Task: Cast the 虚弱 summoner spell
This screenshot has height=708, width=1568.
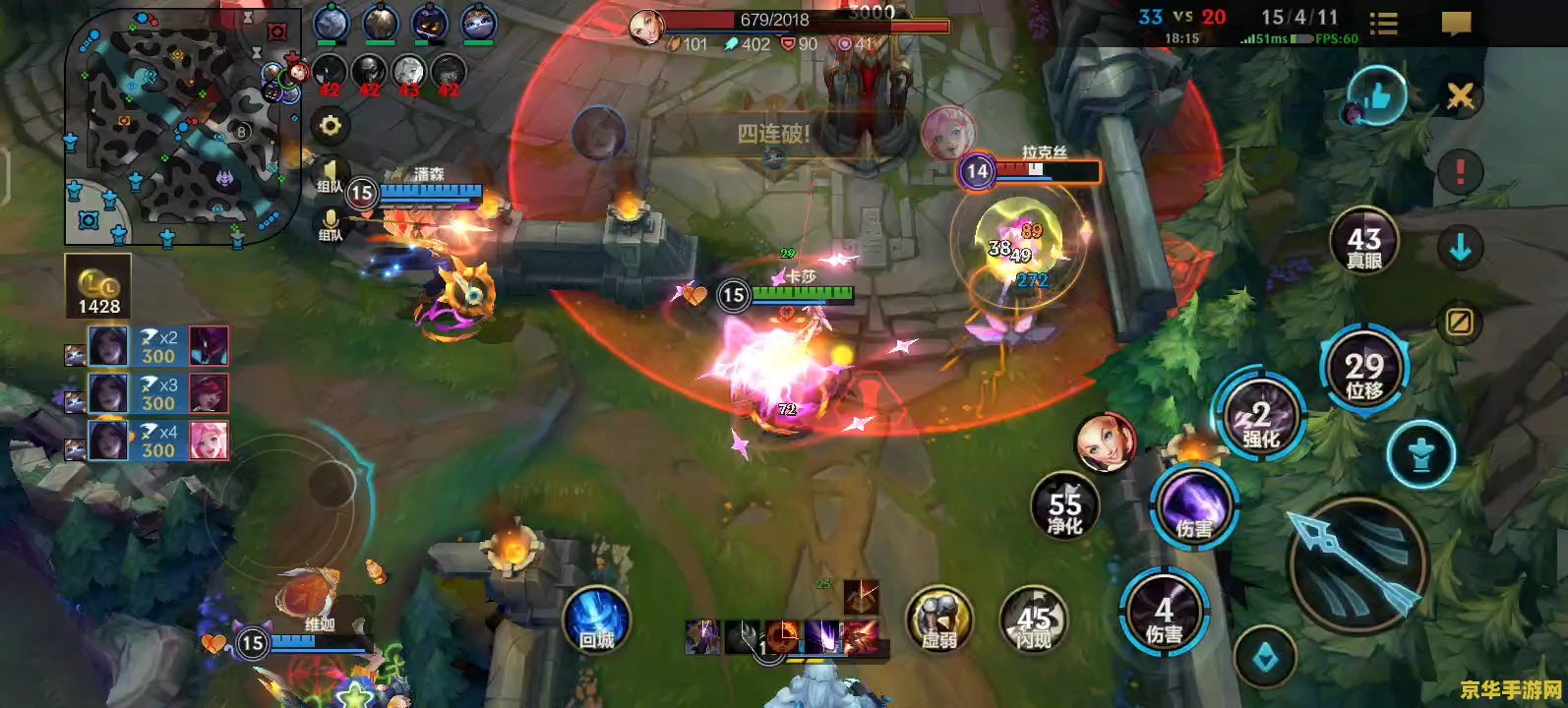Action: point(938,619)
